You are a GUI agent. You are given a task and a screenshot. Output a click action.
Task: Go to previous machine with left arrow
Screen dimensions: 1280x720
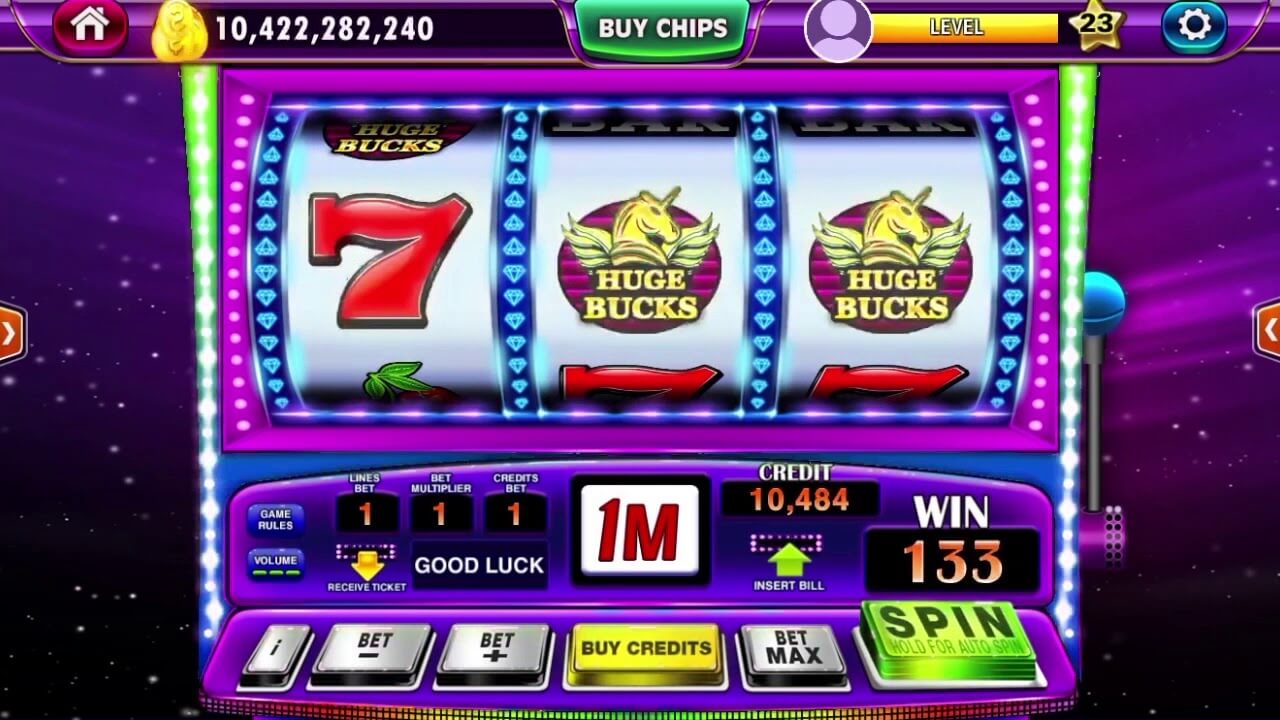10,333
